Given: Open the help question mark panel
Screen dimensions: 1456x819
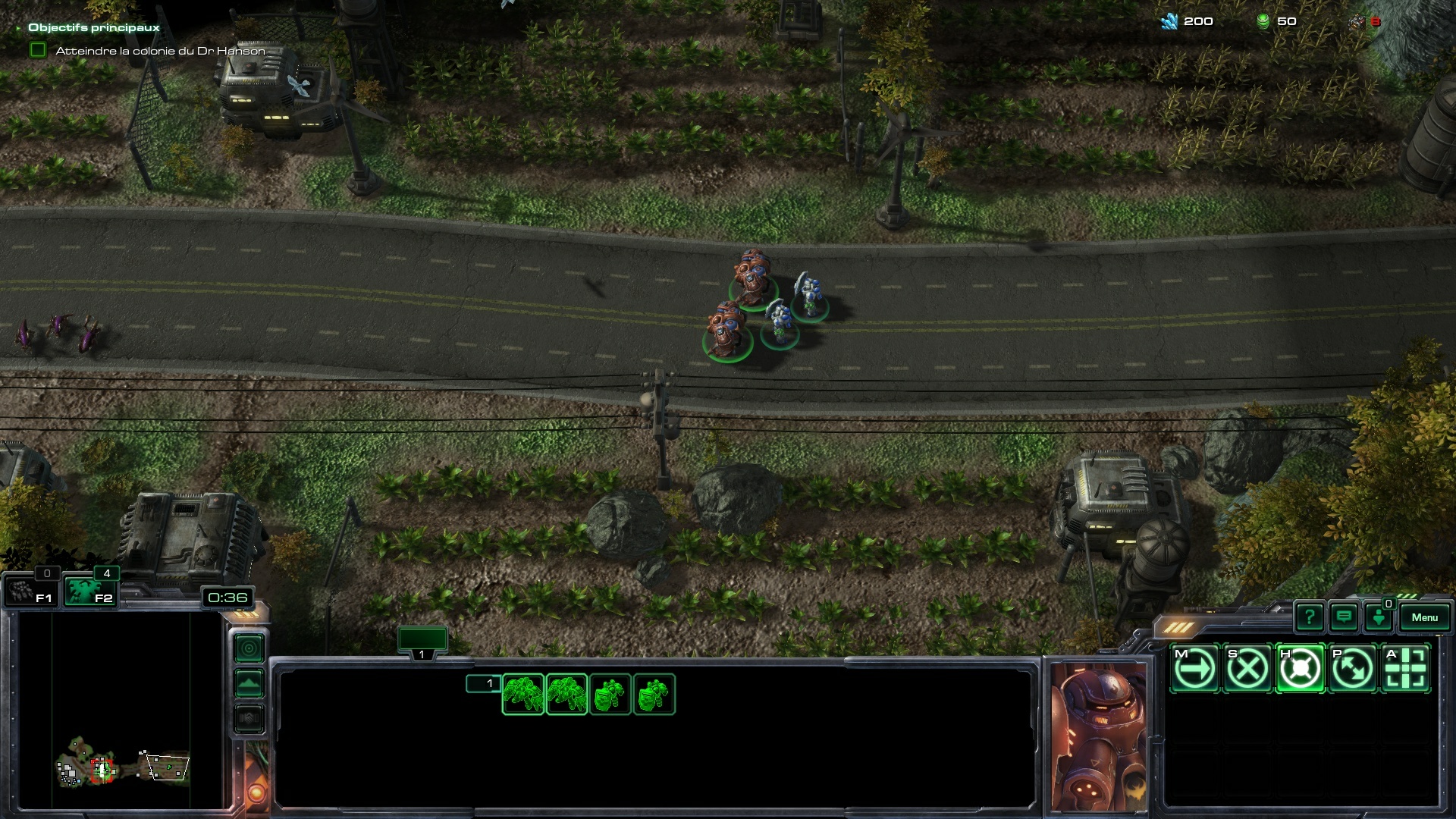Looking at the screenshot, I should tap(1310, 617).
